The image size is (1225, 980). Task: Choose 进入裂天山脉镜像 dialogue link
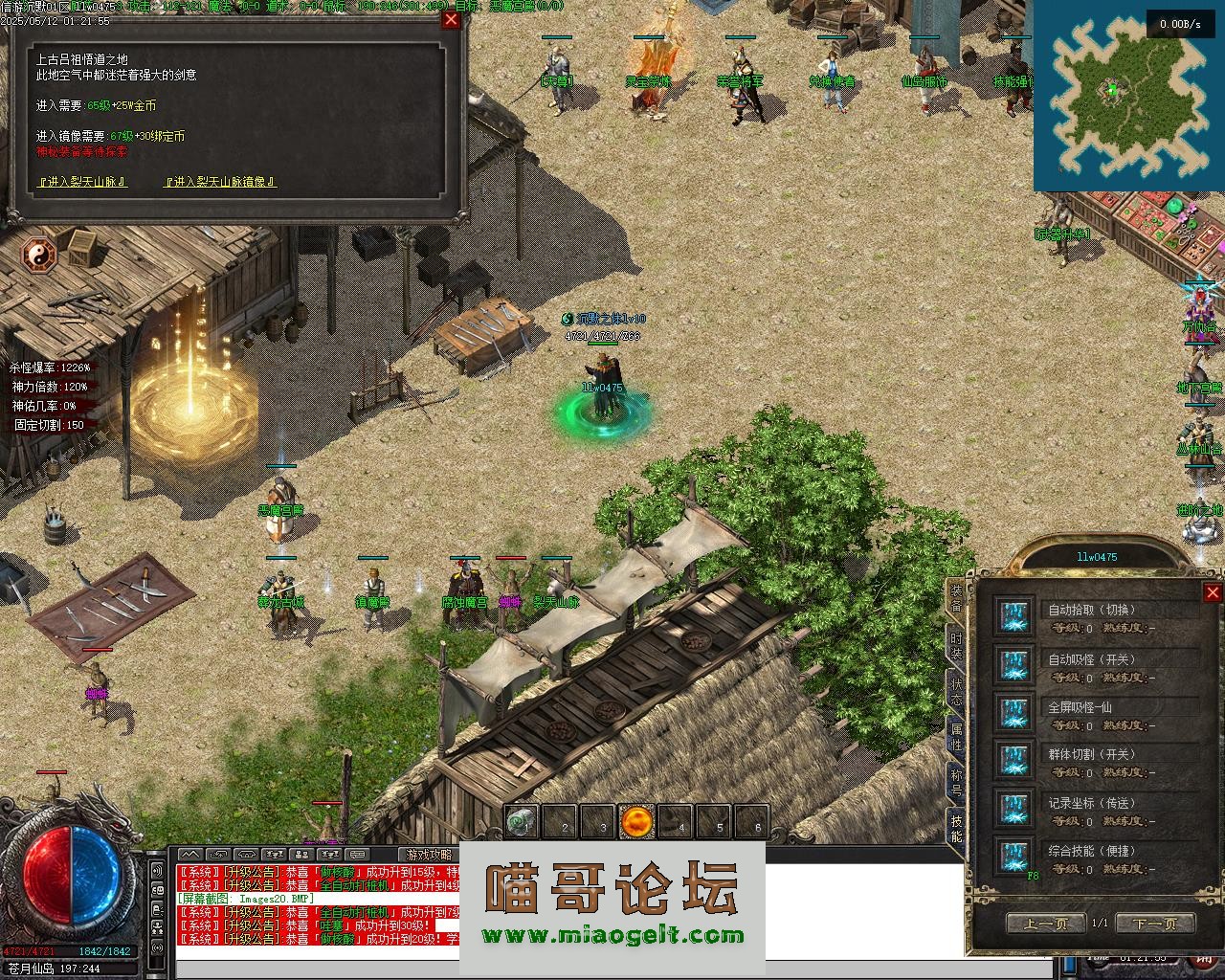pyautogui.click(x=221, y=182)
